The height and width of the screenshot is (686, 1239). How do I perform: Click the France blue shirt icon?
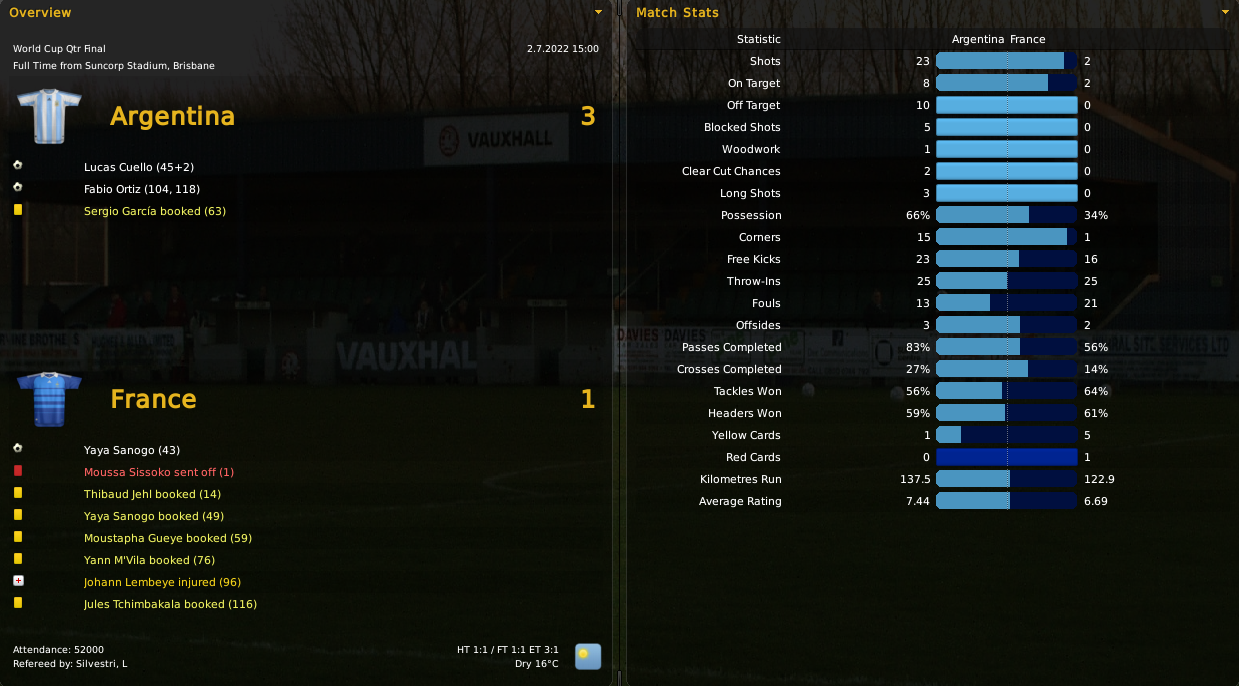click(50, 398)
